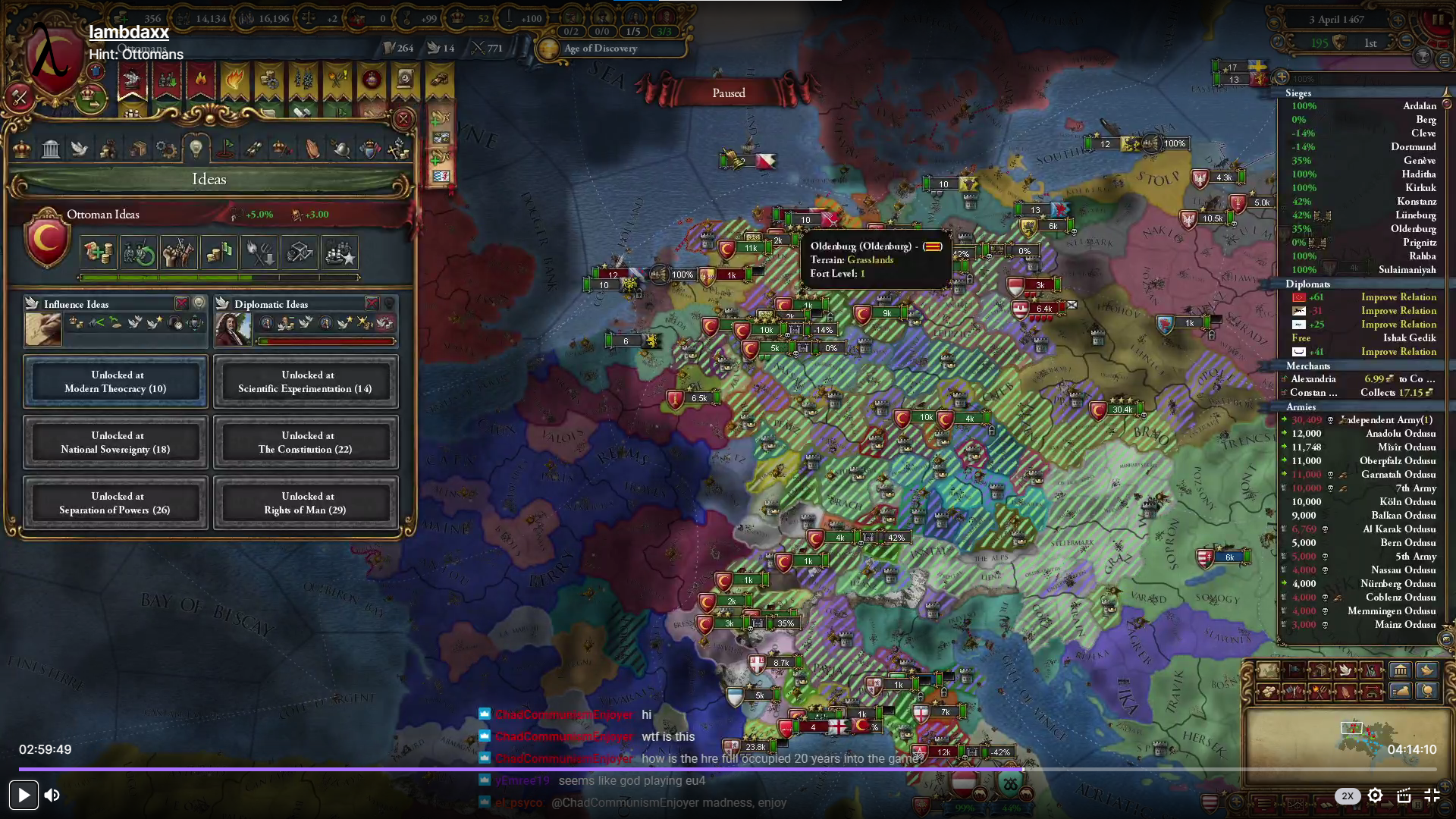The image size is (1456, 819).
Task: Choose the slot unlocked at Rights of Man (29)
Action: [306, 503]
